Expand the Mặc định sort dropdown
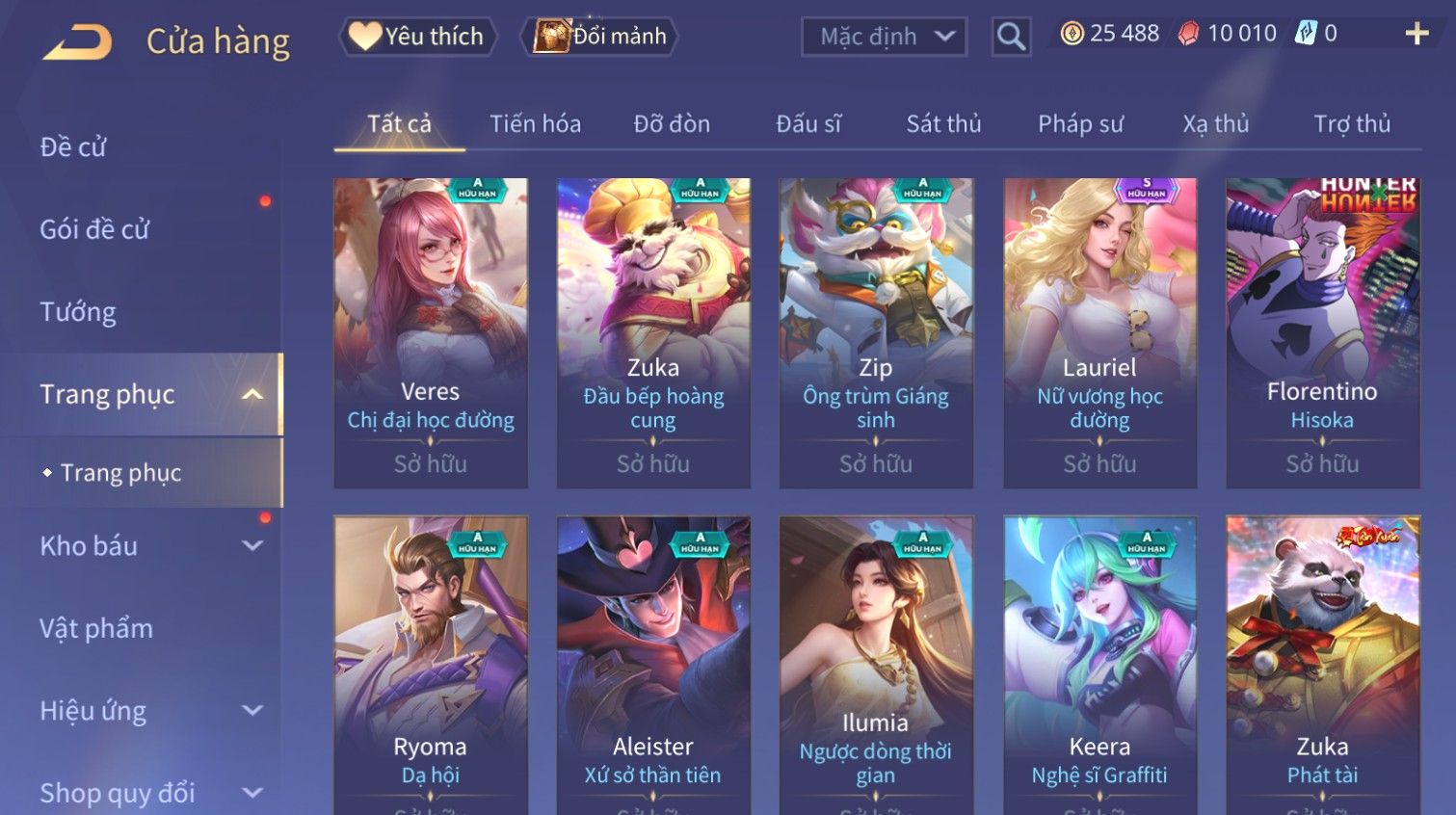This screenshot has height=815, width=1456. pos(884,37)
